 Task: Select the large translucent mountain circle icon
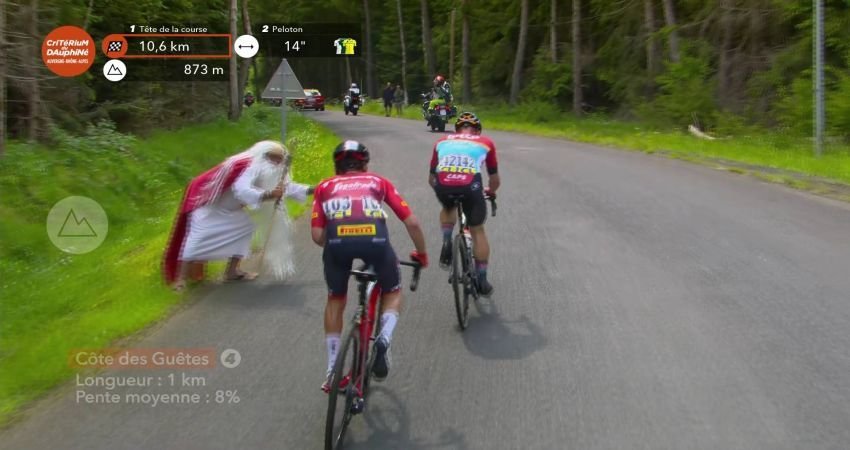pos(77,224)
